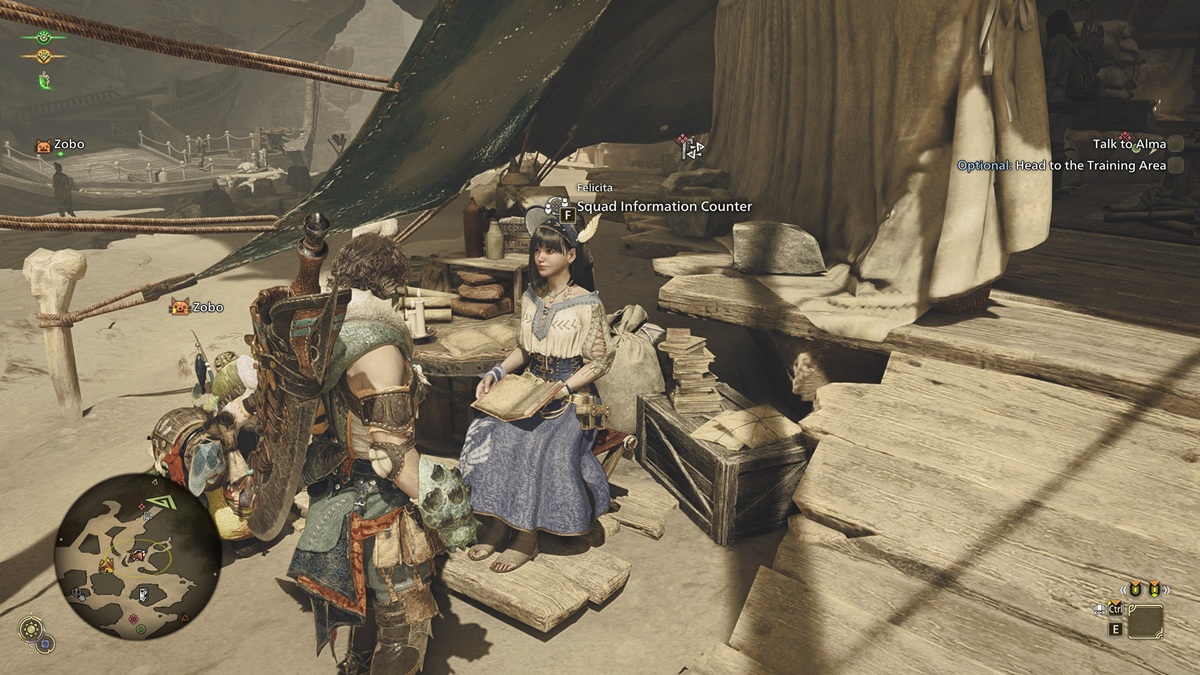Select the Squad Information Counter label

(664, 207)
